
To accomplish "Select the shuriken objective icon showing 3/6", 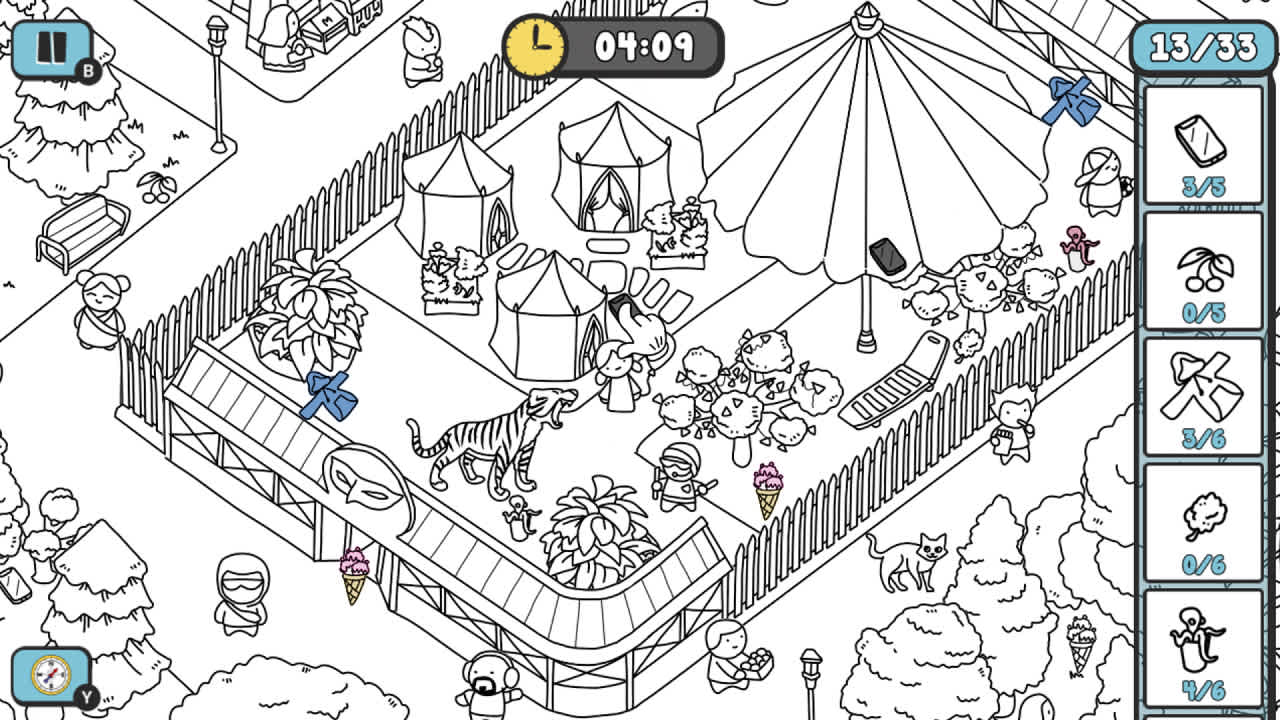I will [x=1204, y=390].
